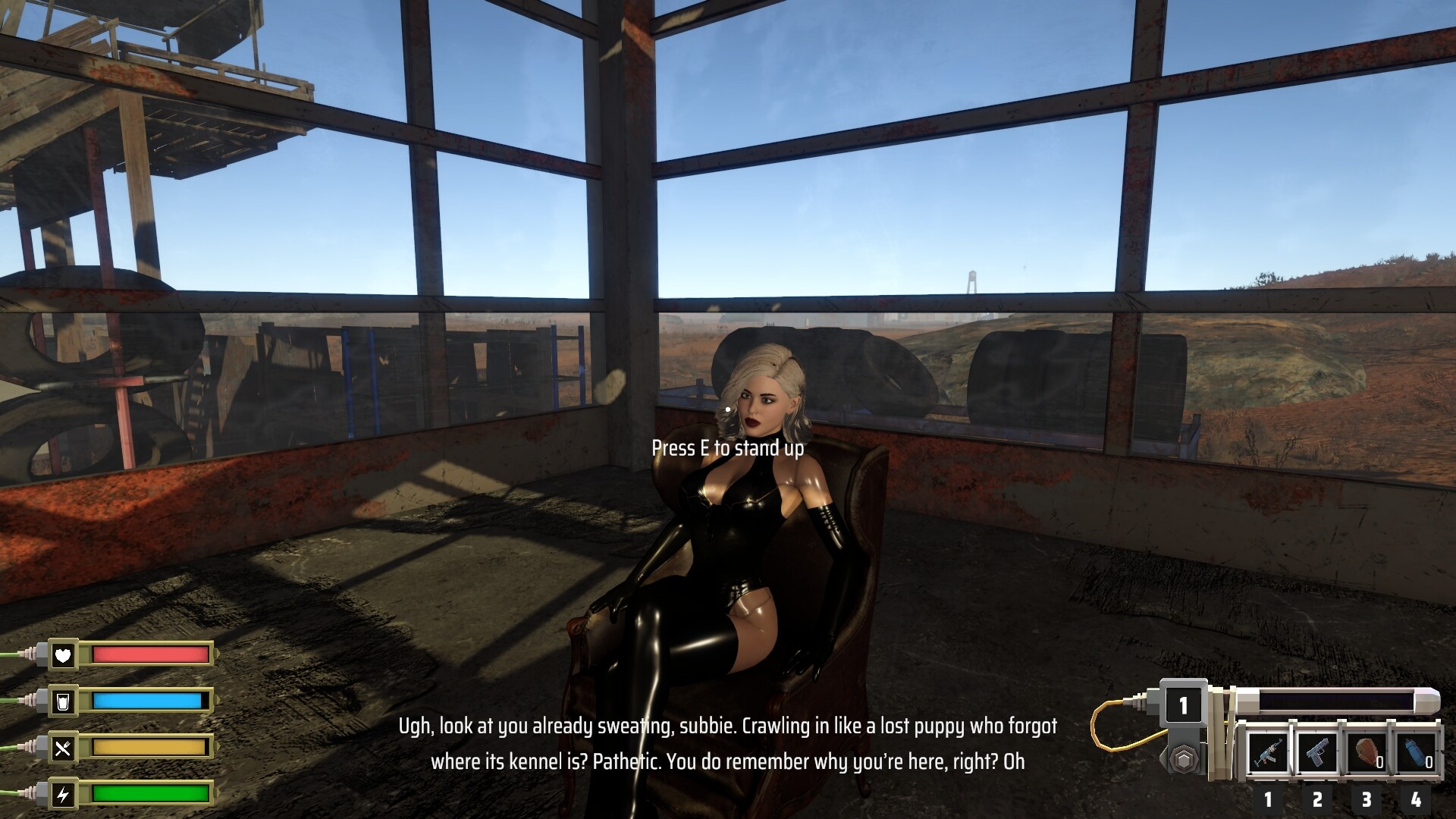The image size is (1456, 819).
Task: Click the slot 2 number label
Action: tap(1316, 800)
